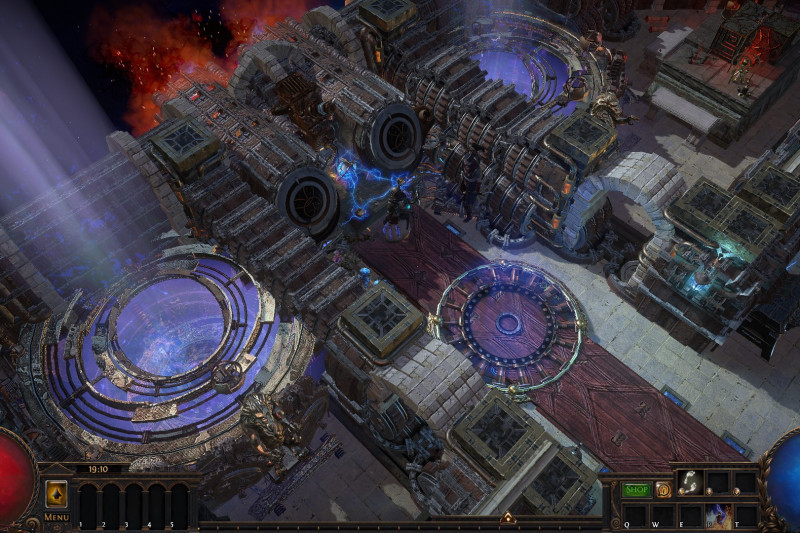The width and height of the screenshot is (800, 533).
Task: Click the small triangle marker on the experience bar
Action: click(507, 518)
